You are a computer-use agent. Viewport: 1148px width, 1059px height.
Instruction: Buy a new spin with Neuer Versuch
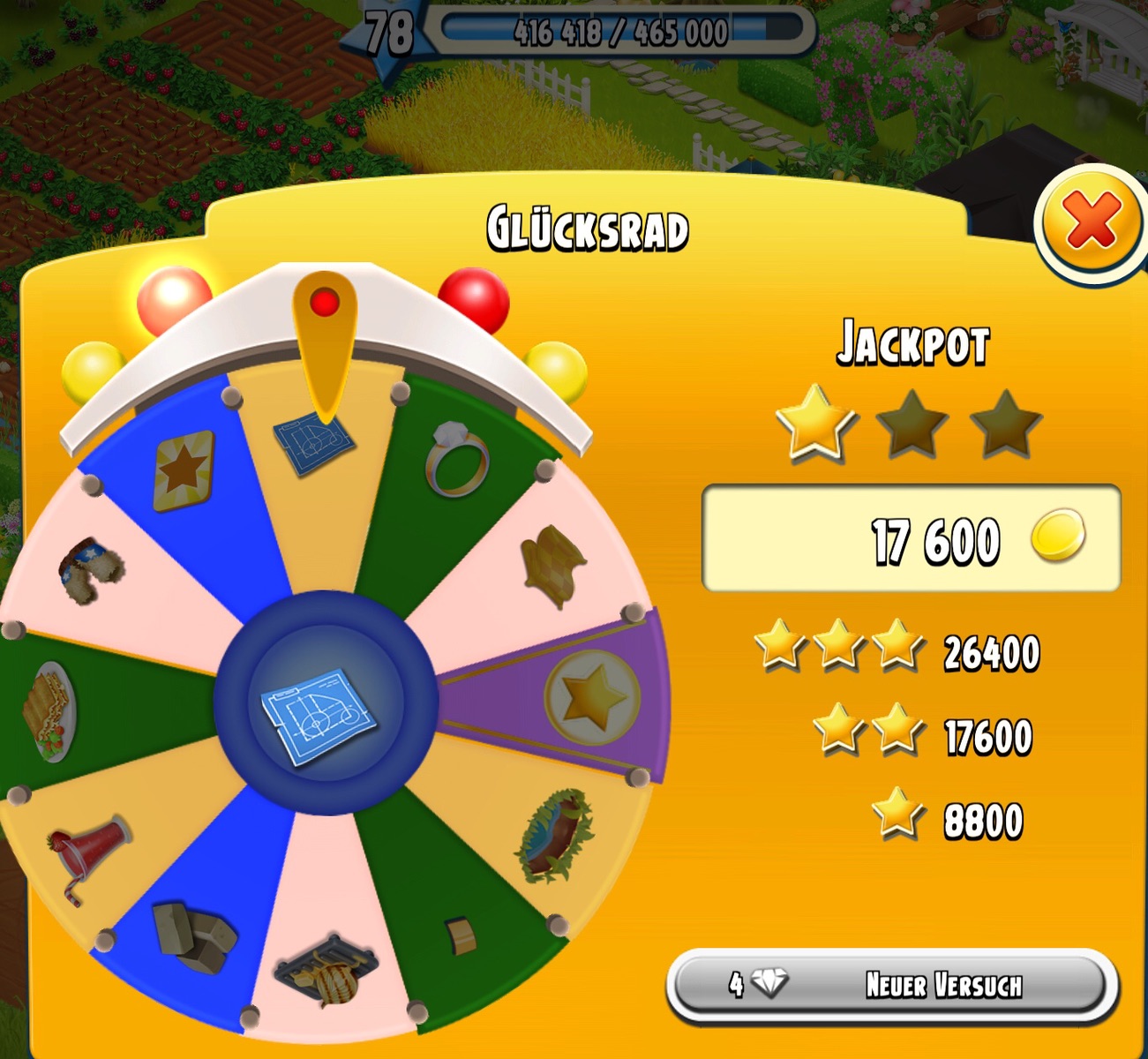click(x=892, y=984)
